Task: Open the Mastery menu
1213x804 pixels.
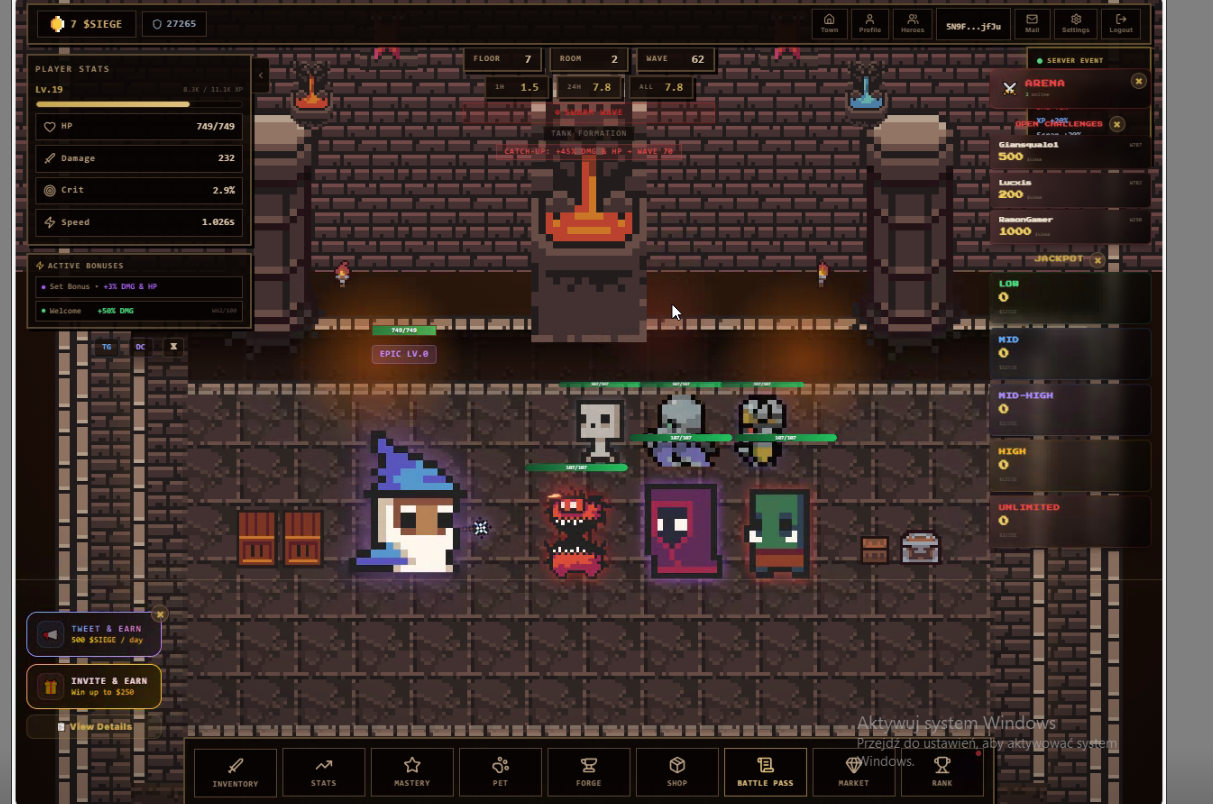Action: coord(412,772)
